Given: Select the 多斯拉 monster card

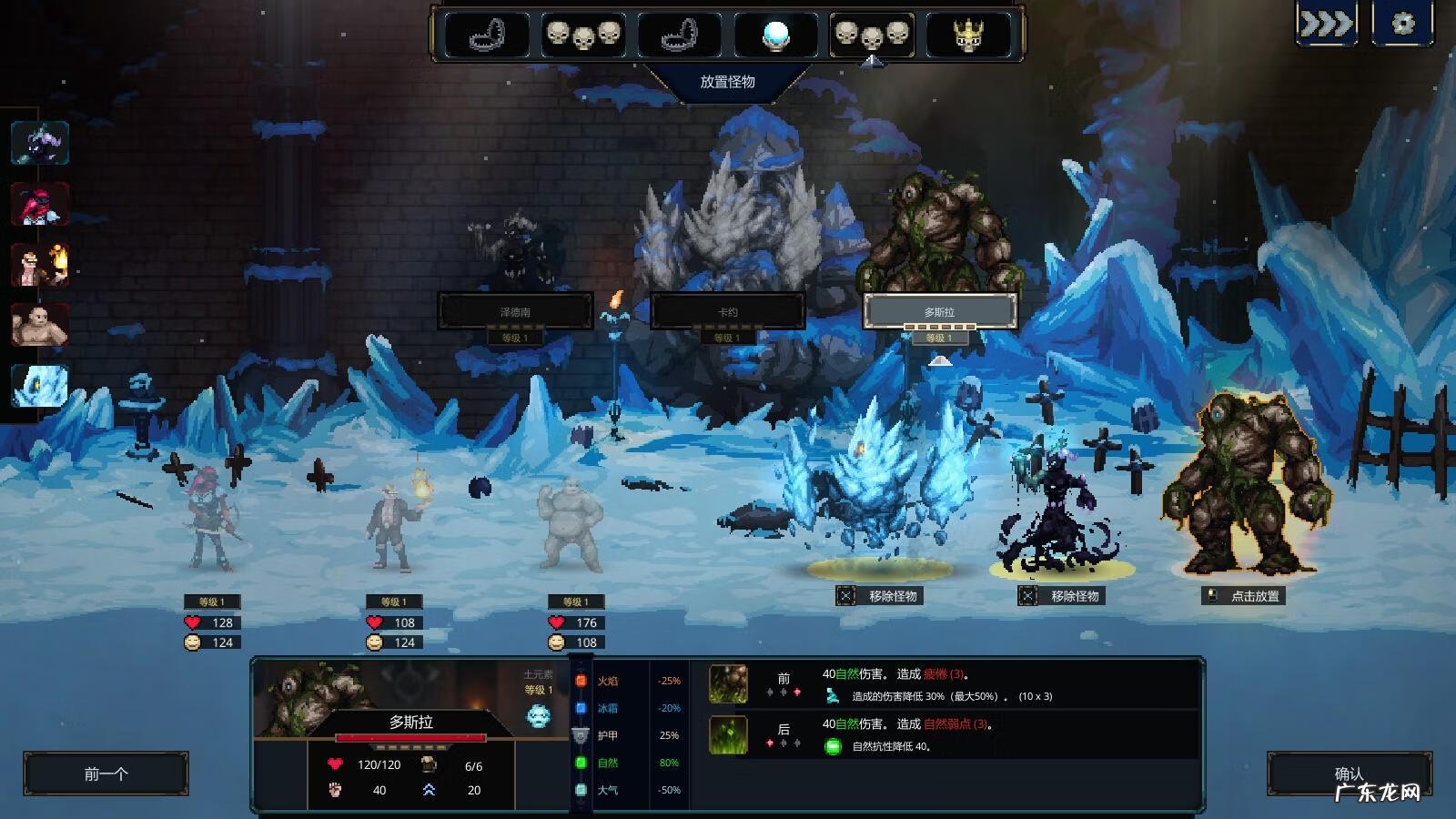Looking at the screenshot, I should 939,311.
